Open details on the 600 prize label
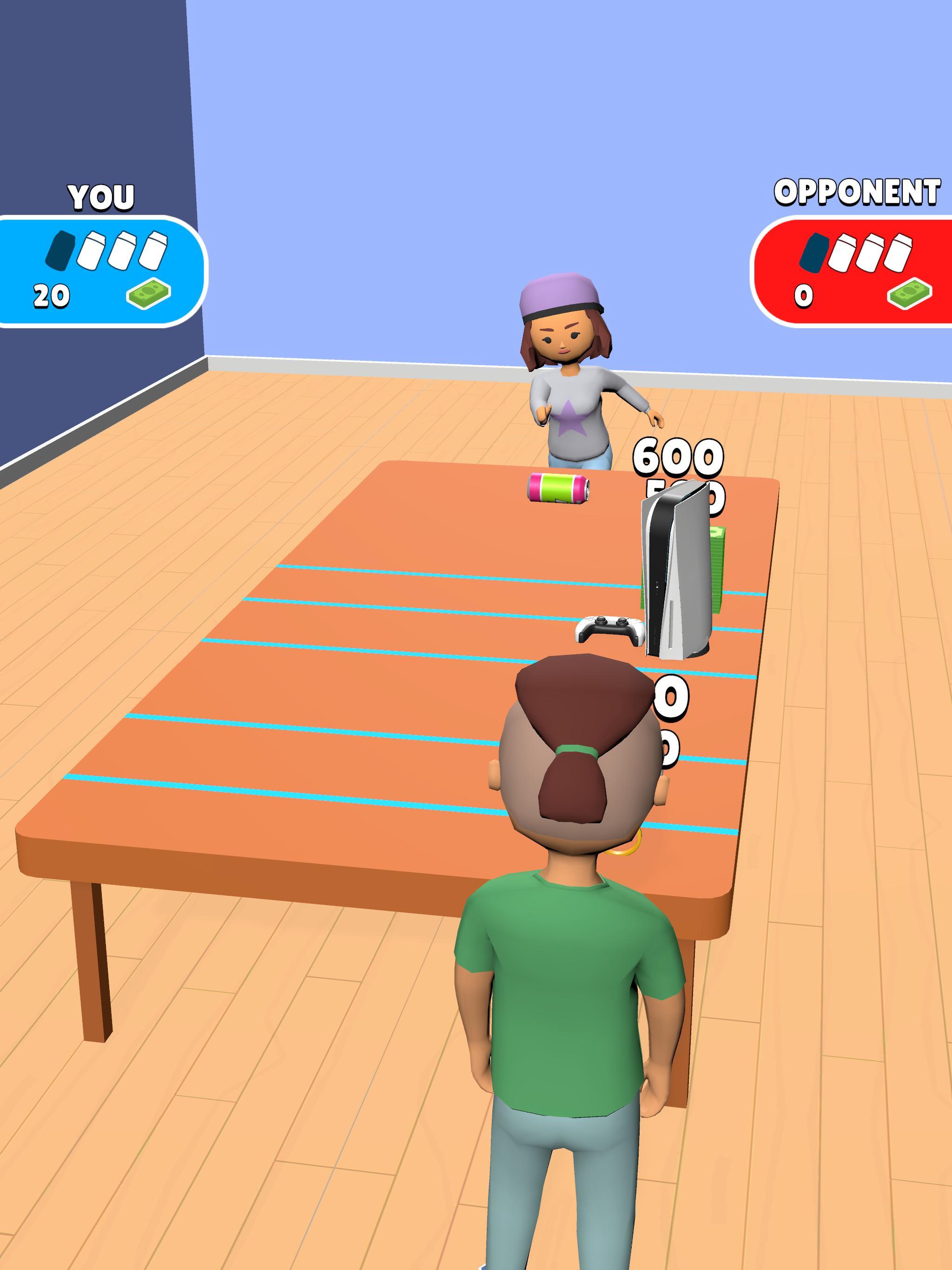 coord(678,456)
